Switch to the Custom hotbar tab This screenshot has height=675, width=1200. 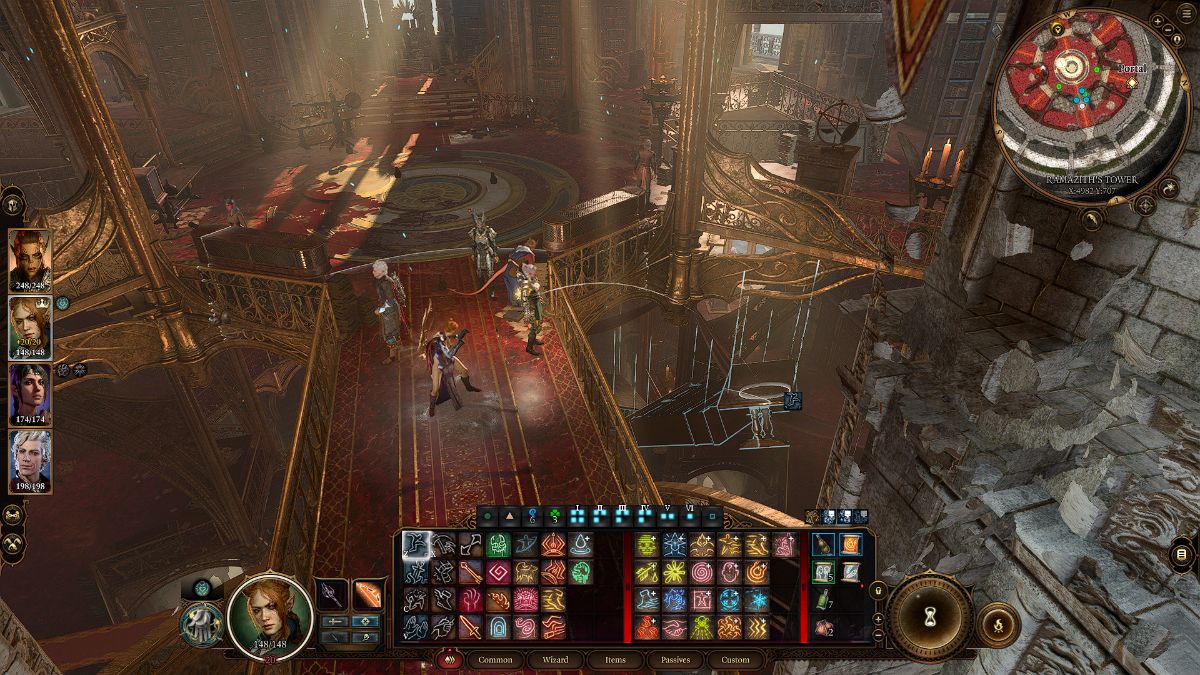(x=735, y=660)
